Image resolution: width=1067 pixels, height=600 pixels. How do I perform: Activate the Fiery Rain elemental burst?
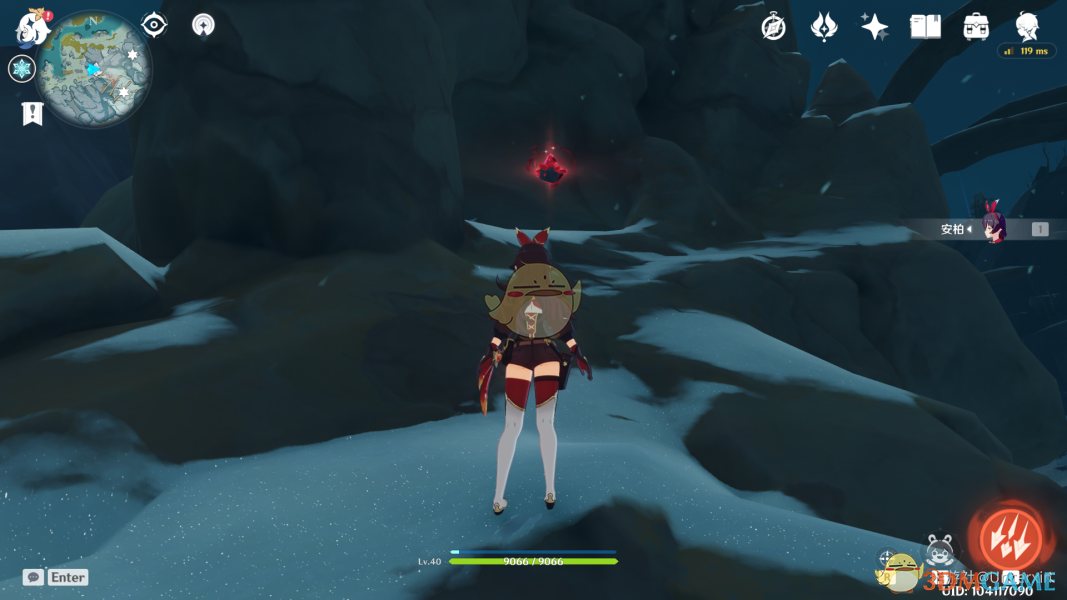click(1010, 537)
